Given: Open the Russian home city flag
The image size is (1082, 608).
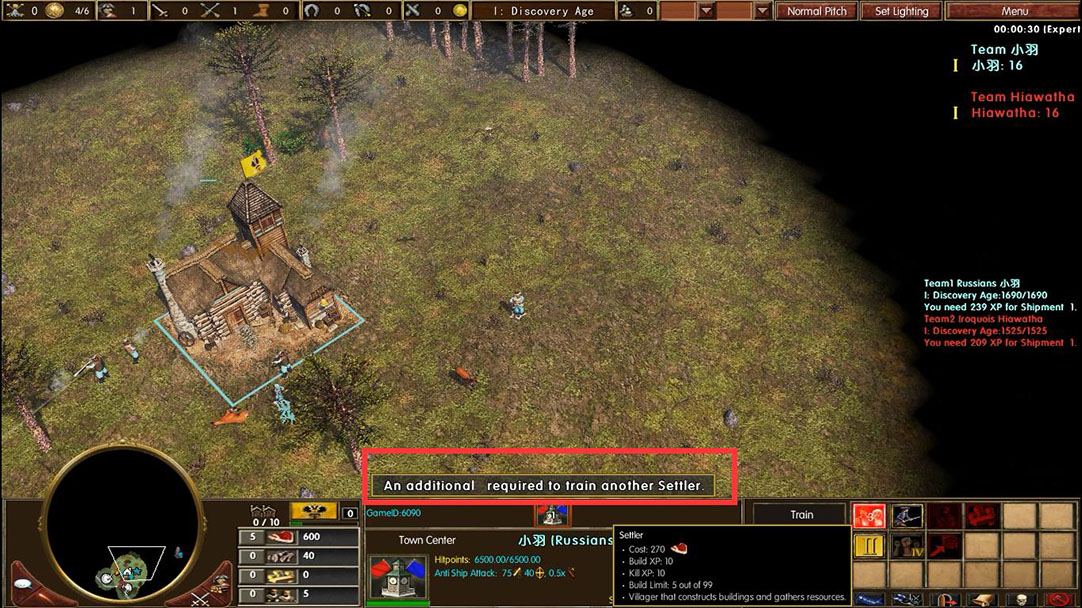Looking at the screenshot, I should click(x=313, y=513).
